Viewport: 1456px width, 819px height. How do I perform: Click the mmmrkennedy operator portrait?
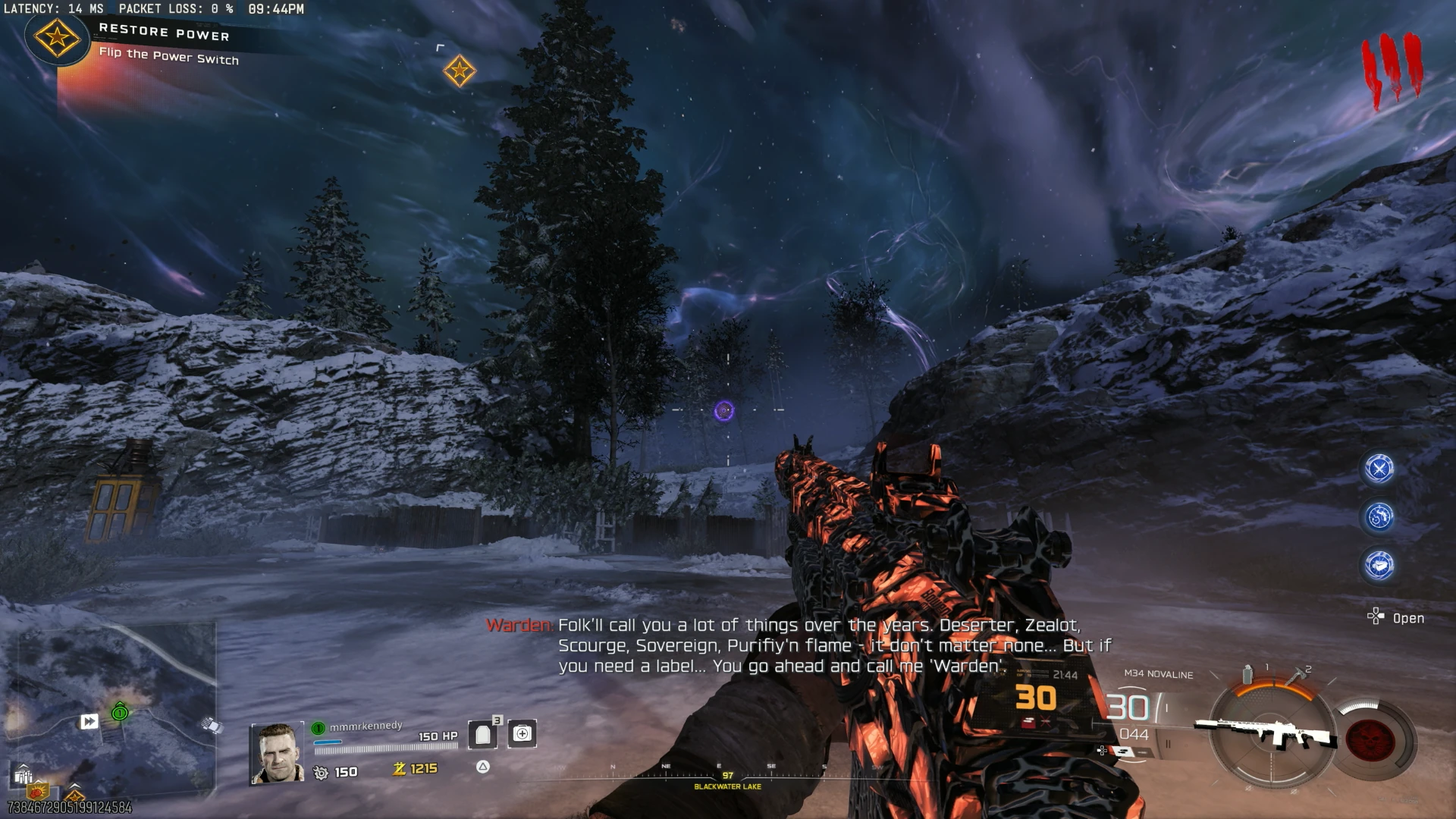[277, 752]
